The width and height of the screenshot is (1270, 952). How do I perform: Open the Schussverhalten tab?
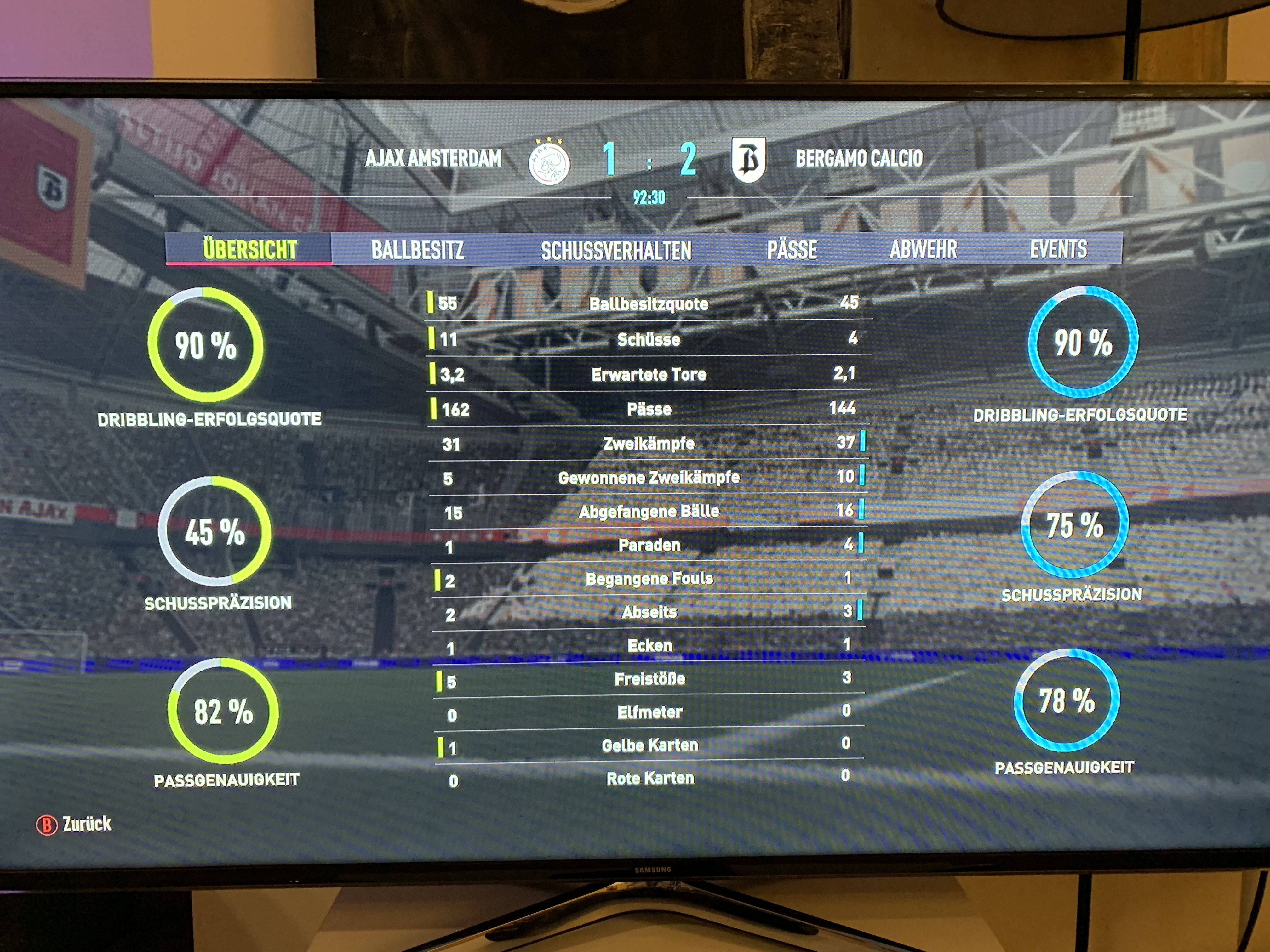pos(615,250)
